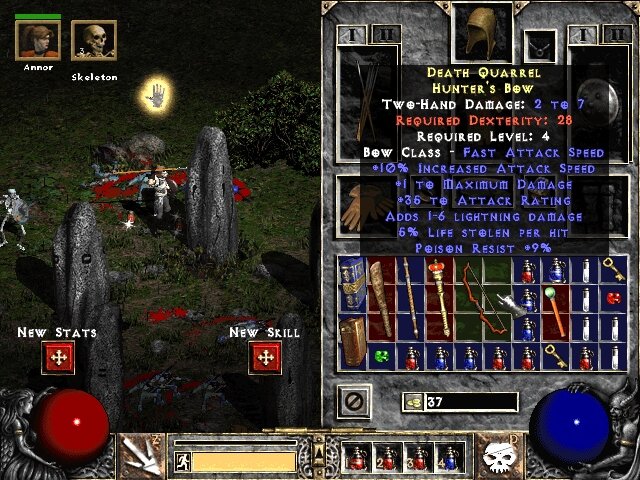Screen dimensions: 640x480
Task: Click the gold coin stack button
Action: (411, 402)
